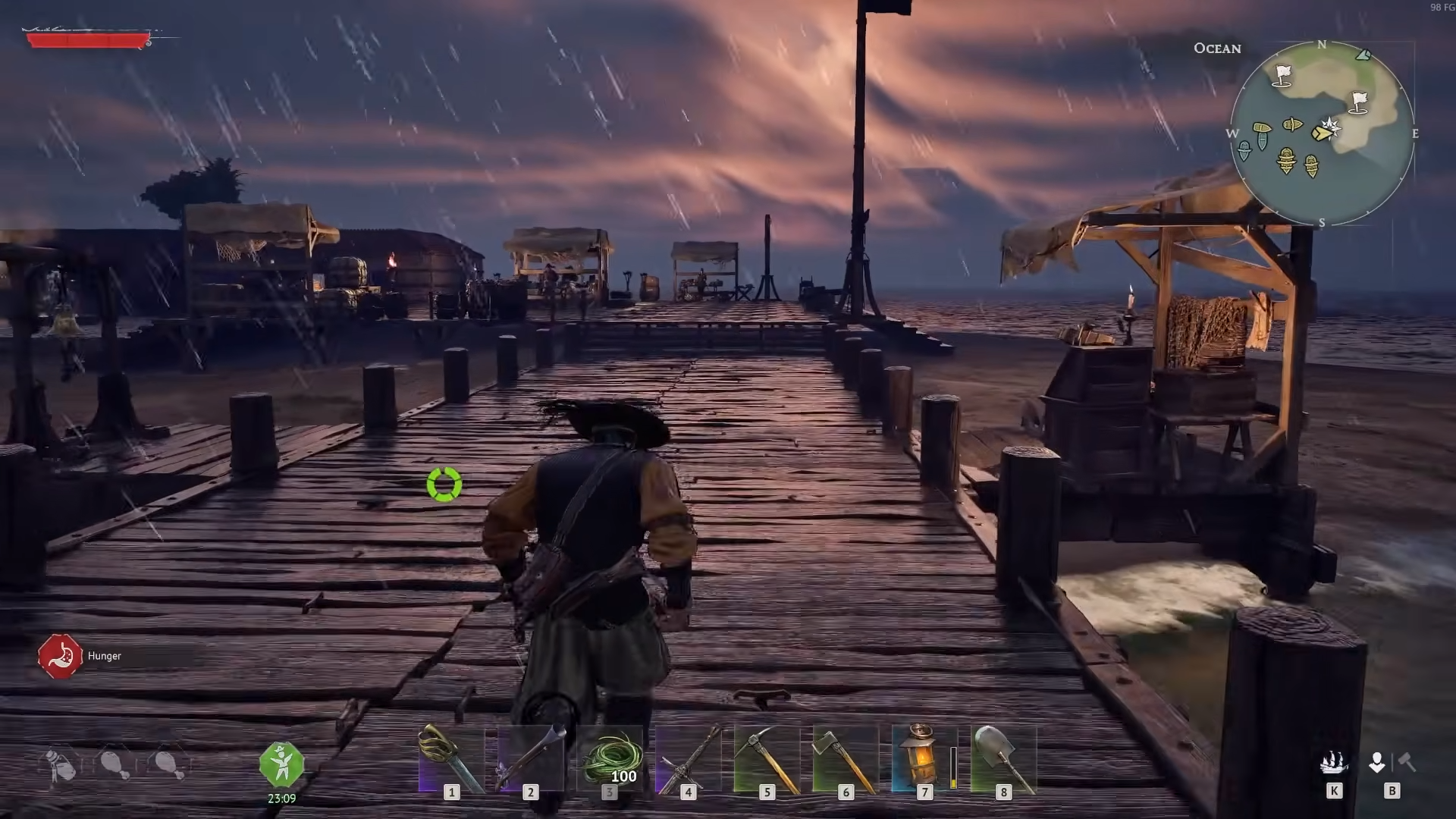Equip the blunderbuss firearm from the hotbar
This screenshot has width=1456, height=819.
coord(531,758)
